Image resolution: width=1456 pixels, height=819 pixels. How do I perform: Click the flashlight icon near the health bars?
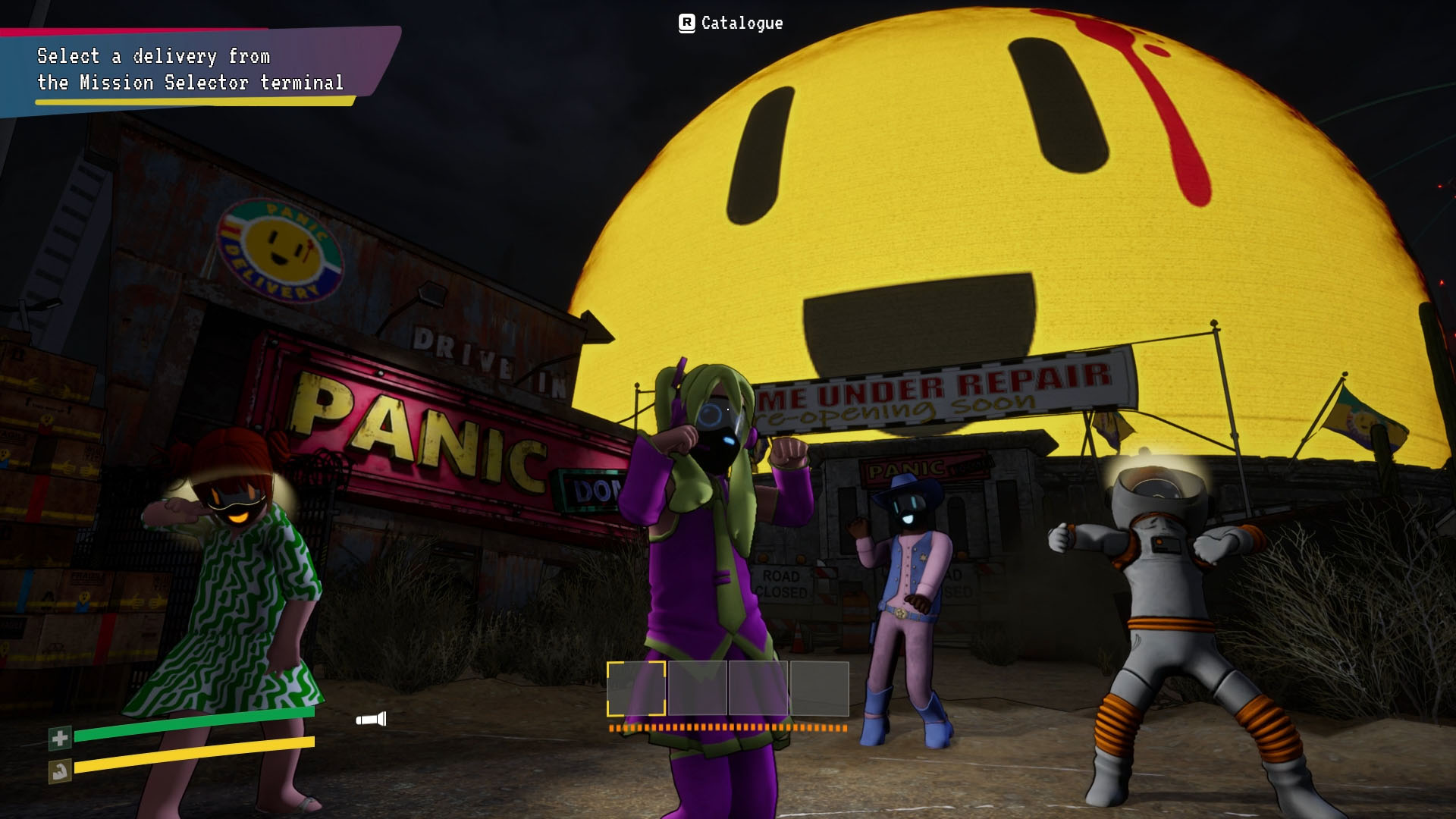pyautogui.click(x=371, y=717)
